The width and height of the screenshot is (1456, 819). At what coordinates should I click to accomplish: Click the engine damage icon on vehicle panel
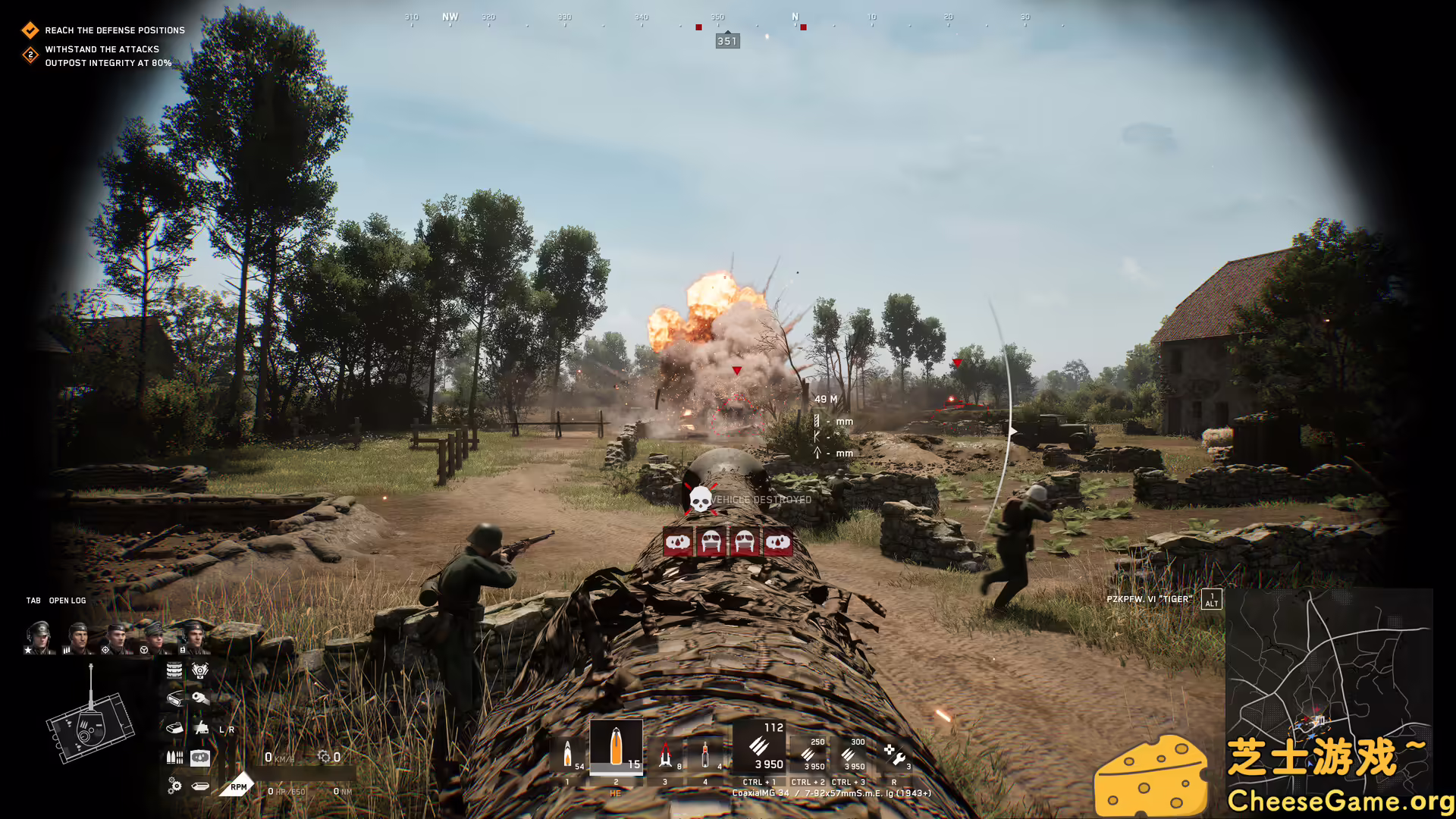[x=200, y=670]
